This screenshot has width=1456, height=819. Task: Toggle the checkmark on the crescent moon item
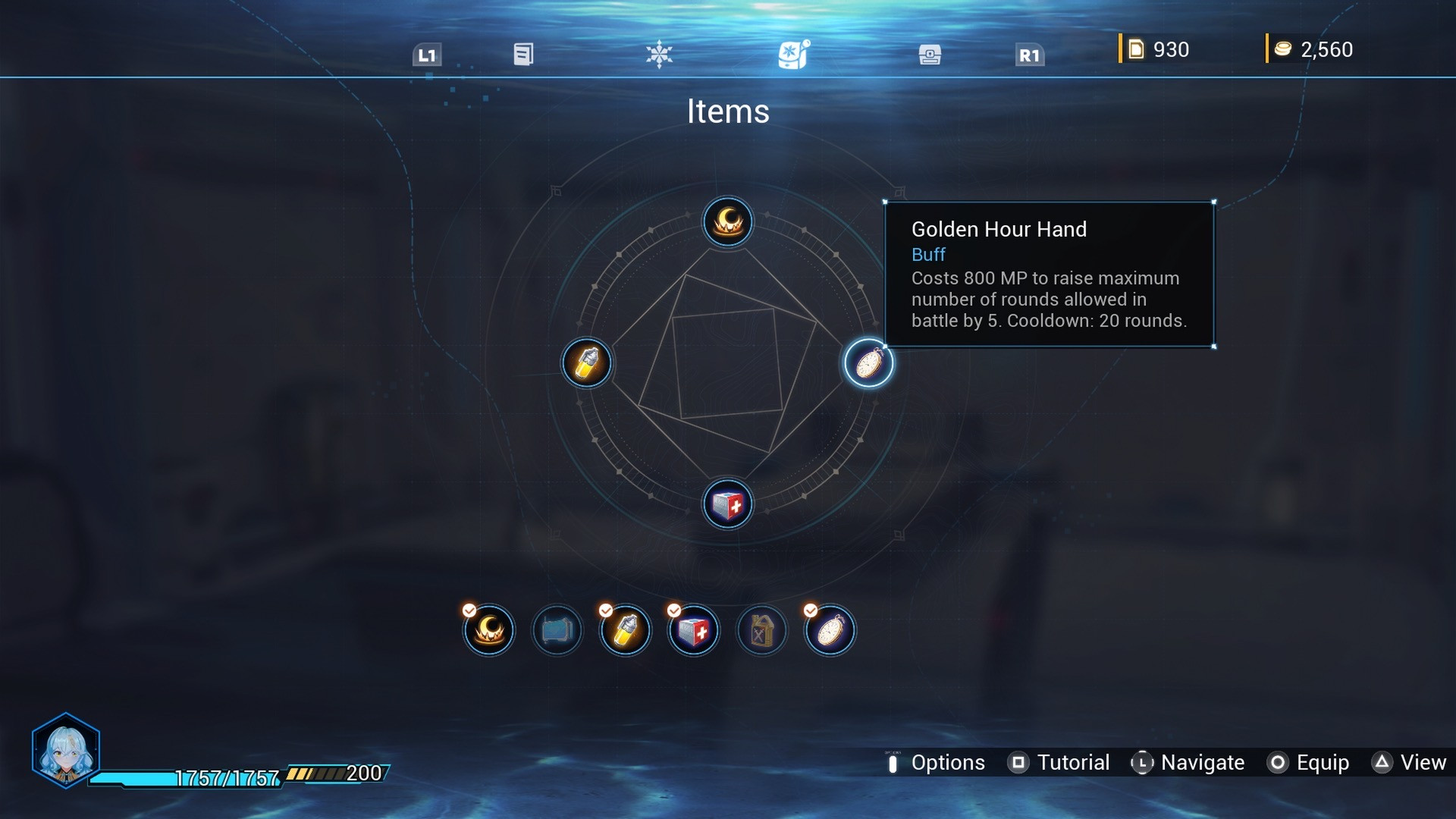click(x=469, y=608)
